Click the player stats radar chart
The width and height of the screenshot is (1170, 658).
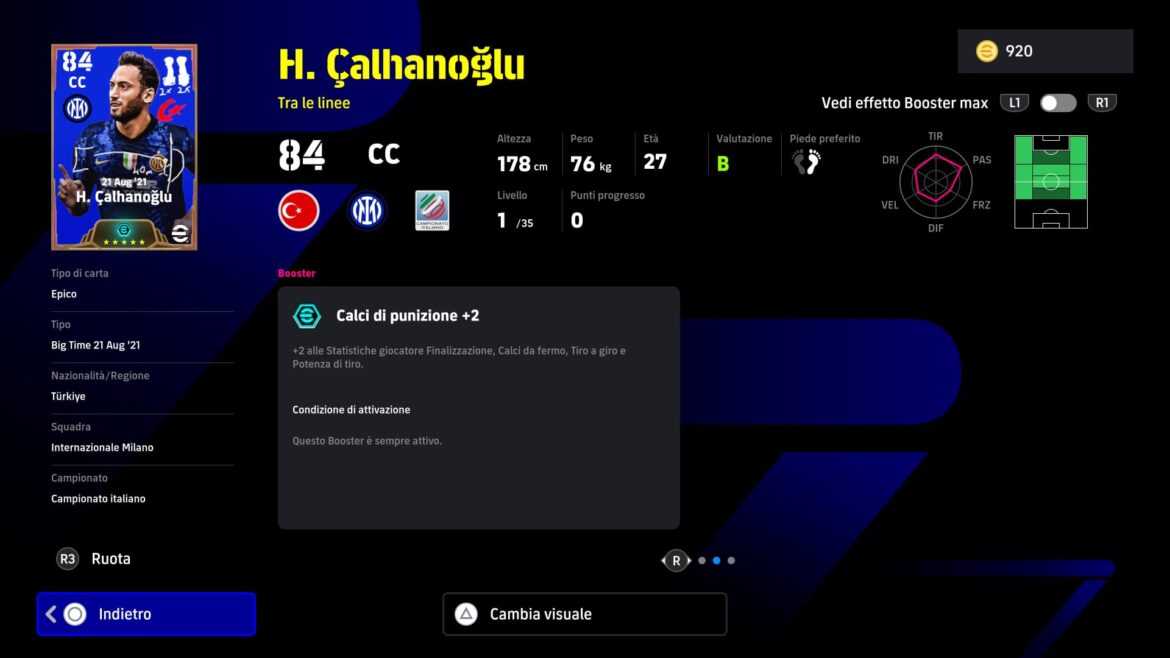(935, 181)
